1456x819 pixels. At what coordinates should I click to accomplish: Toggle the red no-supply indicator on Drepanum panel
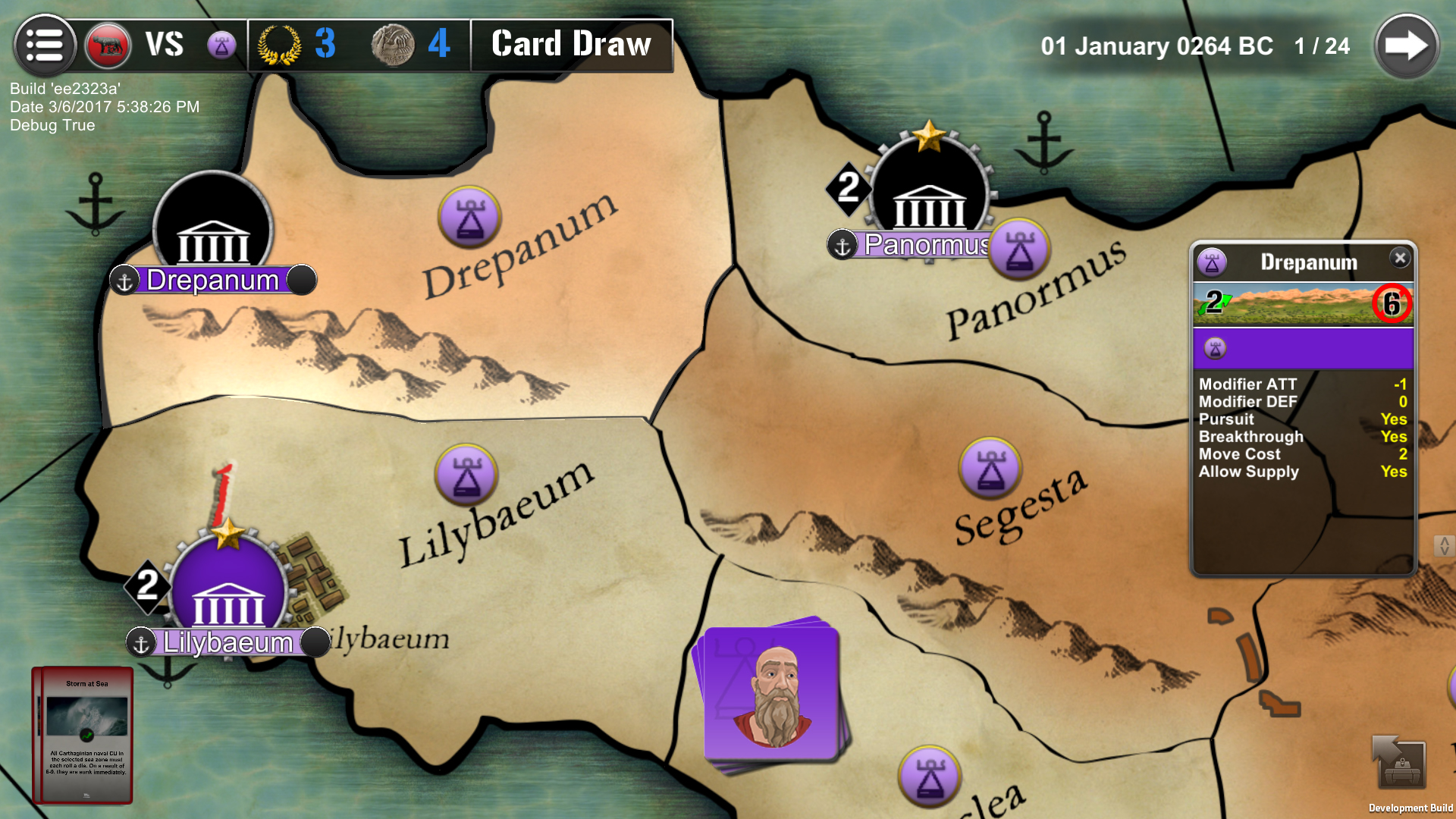(x=1392, y=304)
